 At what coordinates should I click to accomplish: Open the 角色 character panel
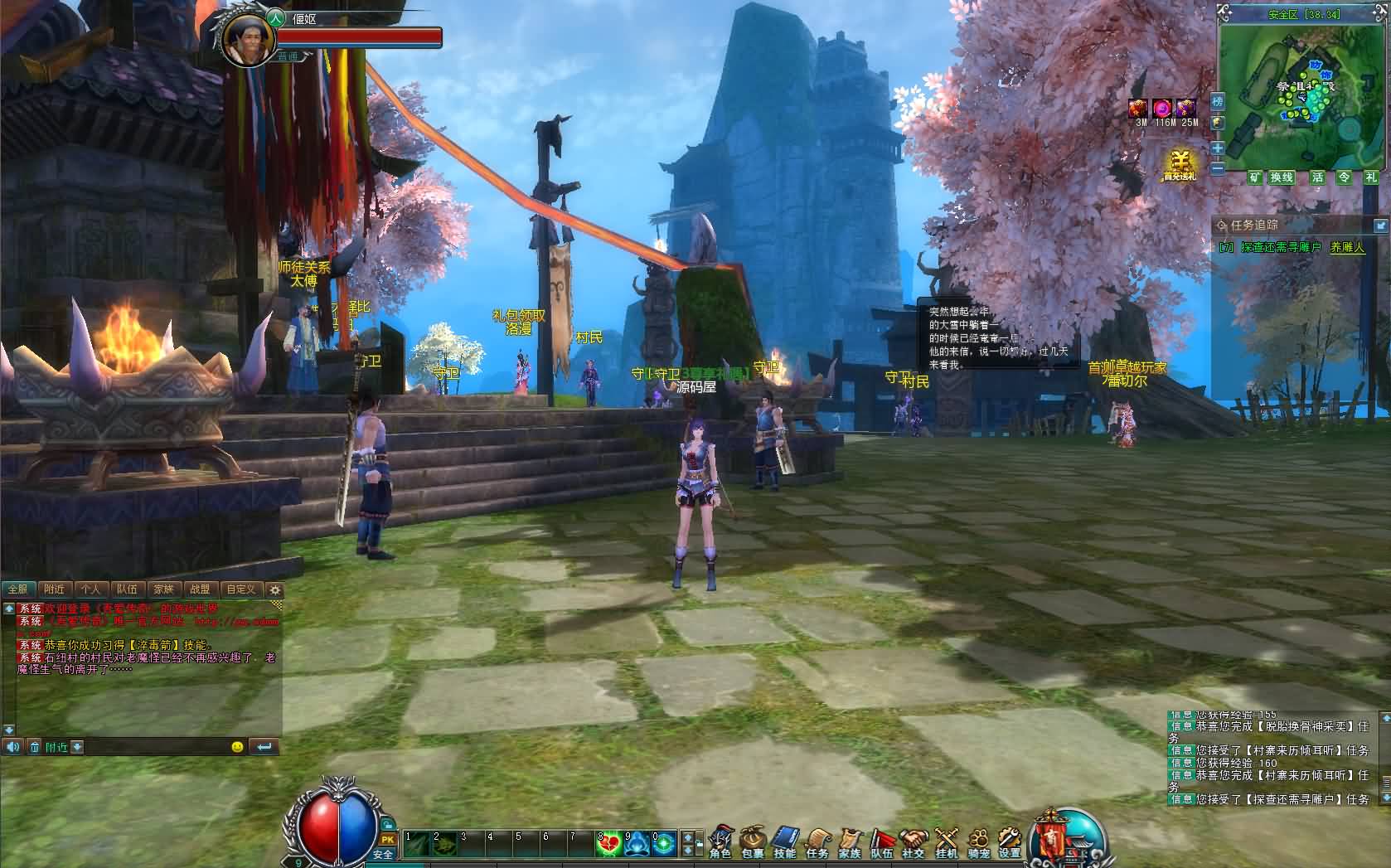(720, 841)
